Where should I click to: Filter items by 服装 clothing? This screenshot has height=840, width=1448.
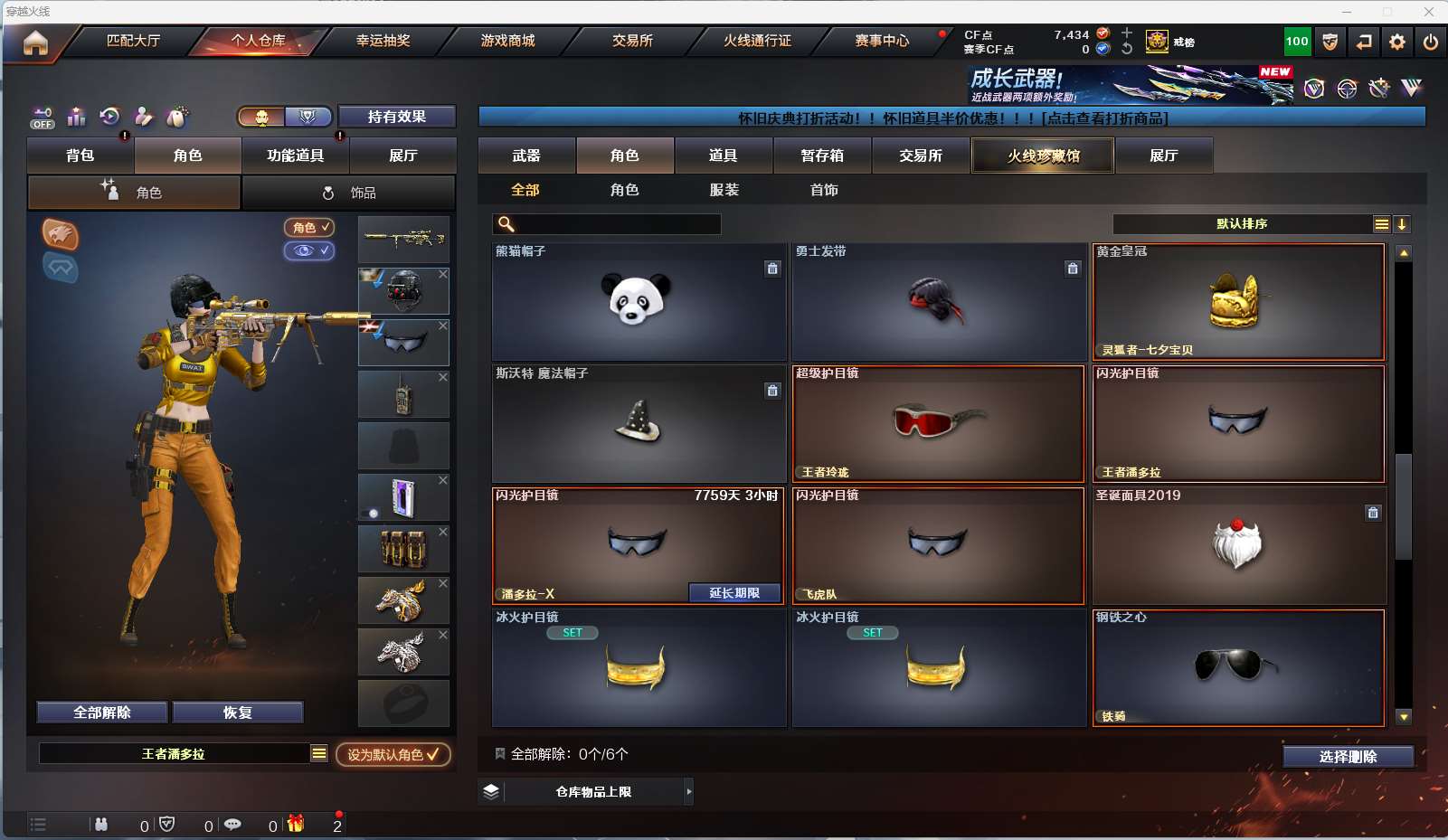[x=724, y=190]
